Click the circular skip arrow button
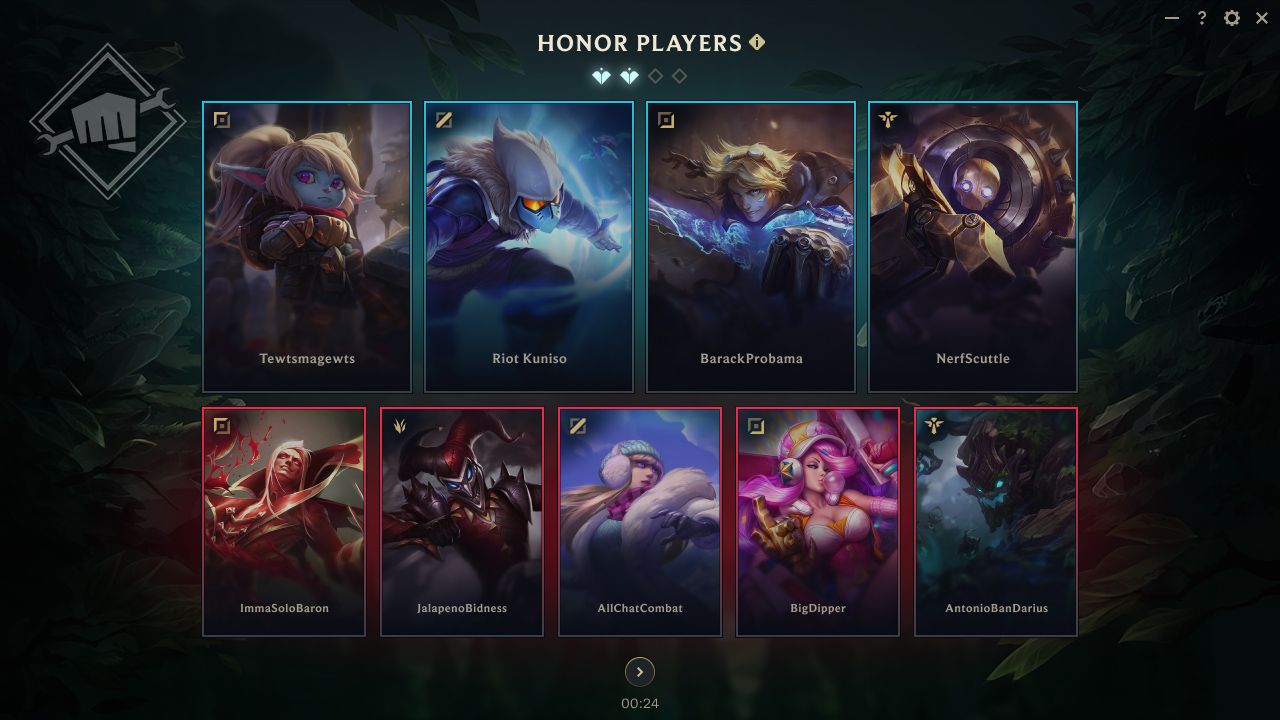The image size is (1280, 720). (x=639, y=672)
